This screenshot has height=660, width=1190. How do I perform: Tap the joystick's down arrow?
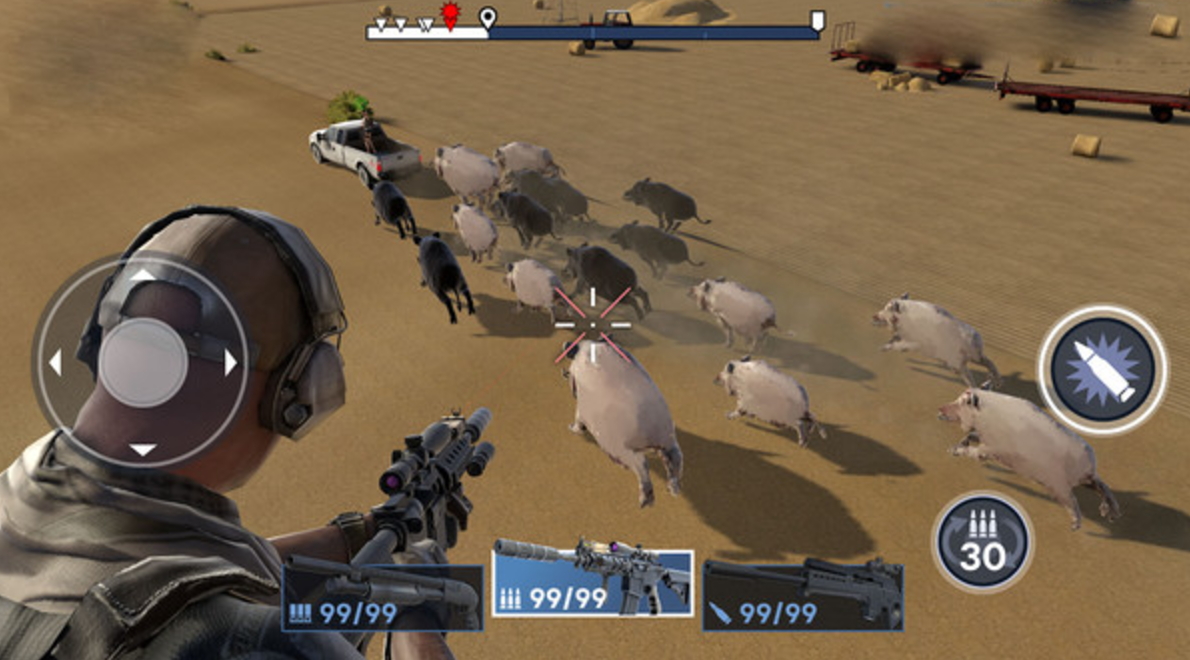(143, 450)
